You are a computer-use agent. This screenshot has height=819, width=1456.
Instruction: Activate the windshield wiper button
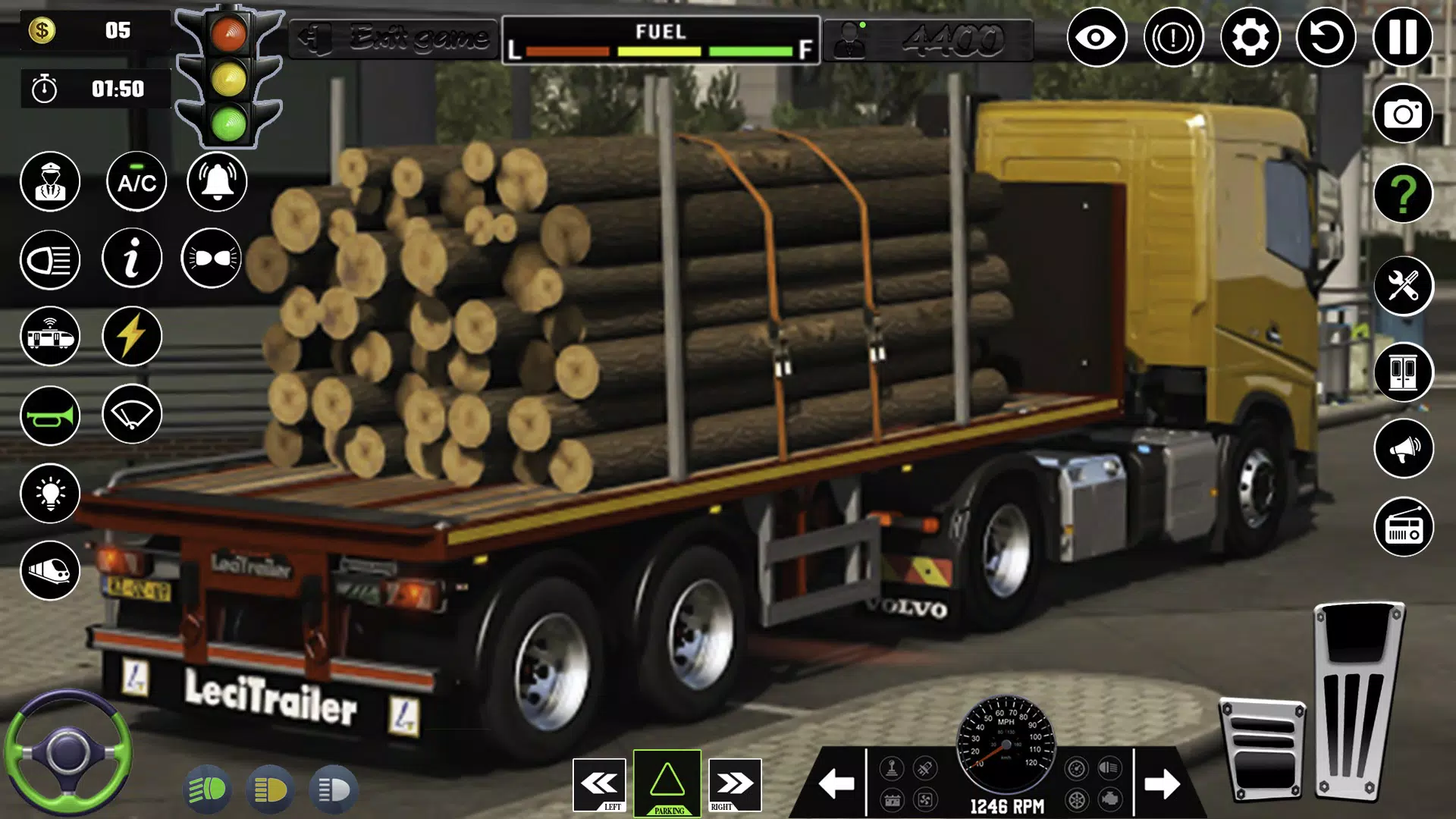pyautogui.click(x=132, y=414)
